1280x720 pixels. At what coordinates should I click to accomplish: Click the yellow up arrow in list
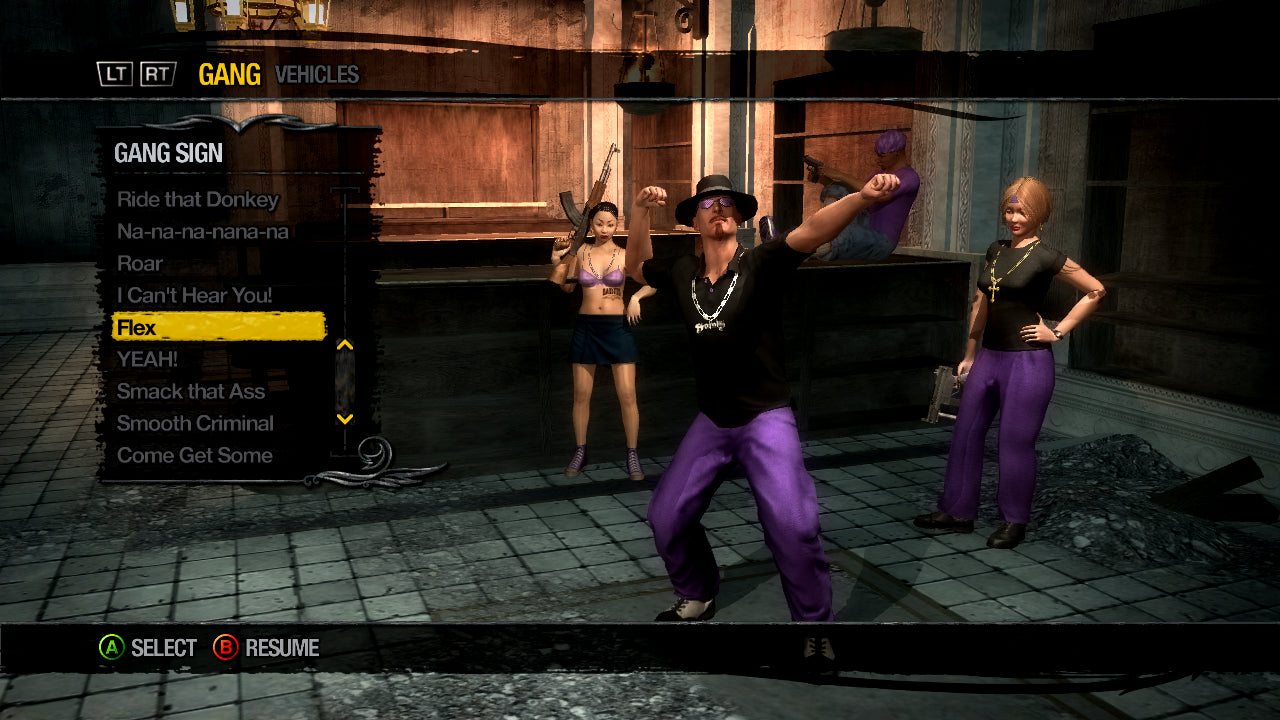coord(345,345)
